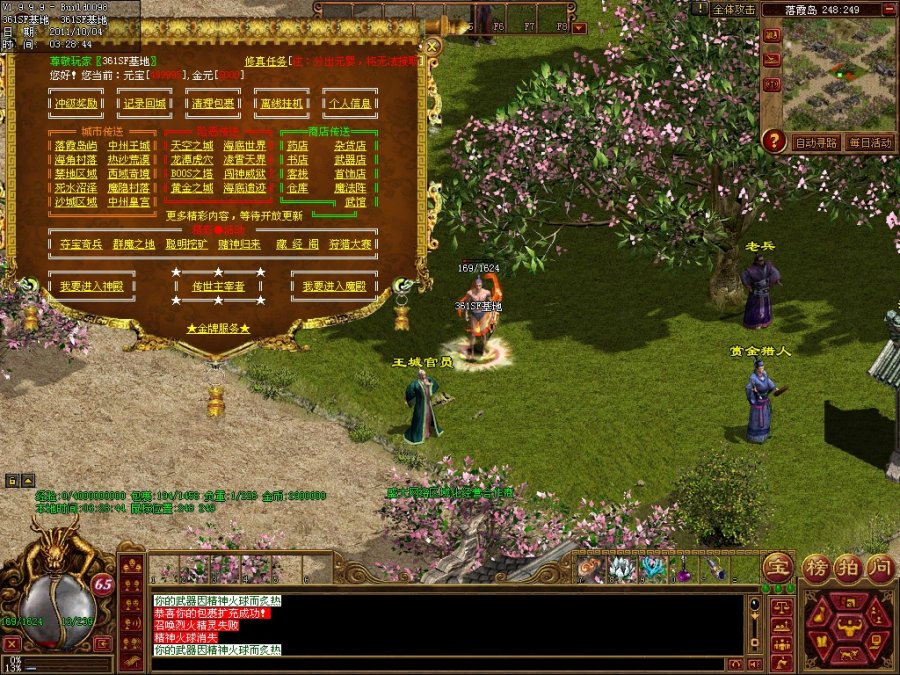
Task: Close the teleport service panel
Action: click(432, 46)
